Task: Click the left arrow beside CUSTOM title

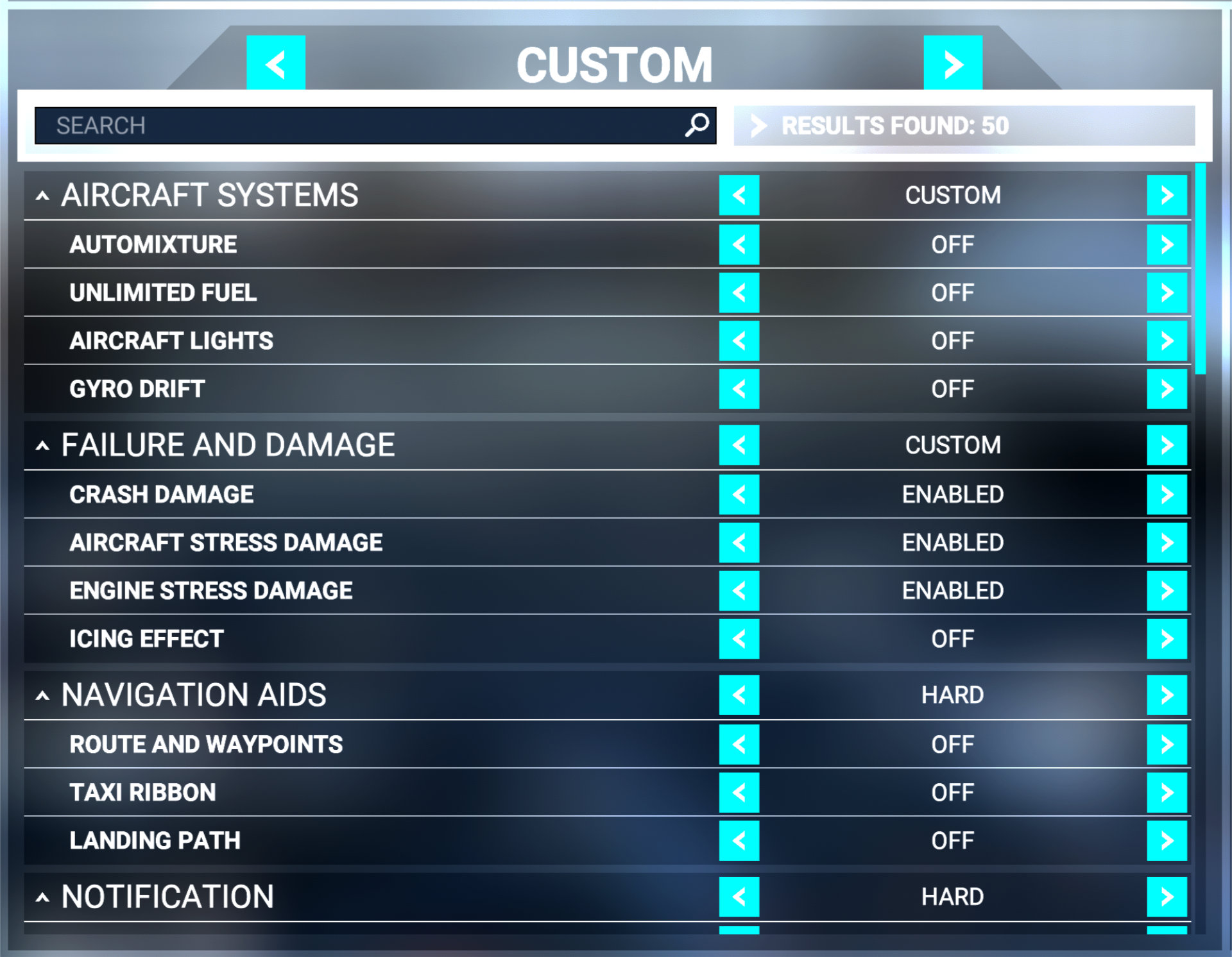Action: click(x=275, y=64)
